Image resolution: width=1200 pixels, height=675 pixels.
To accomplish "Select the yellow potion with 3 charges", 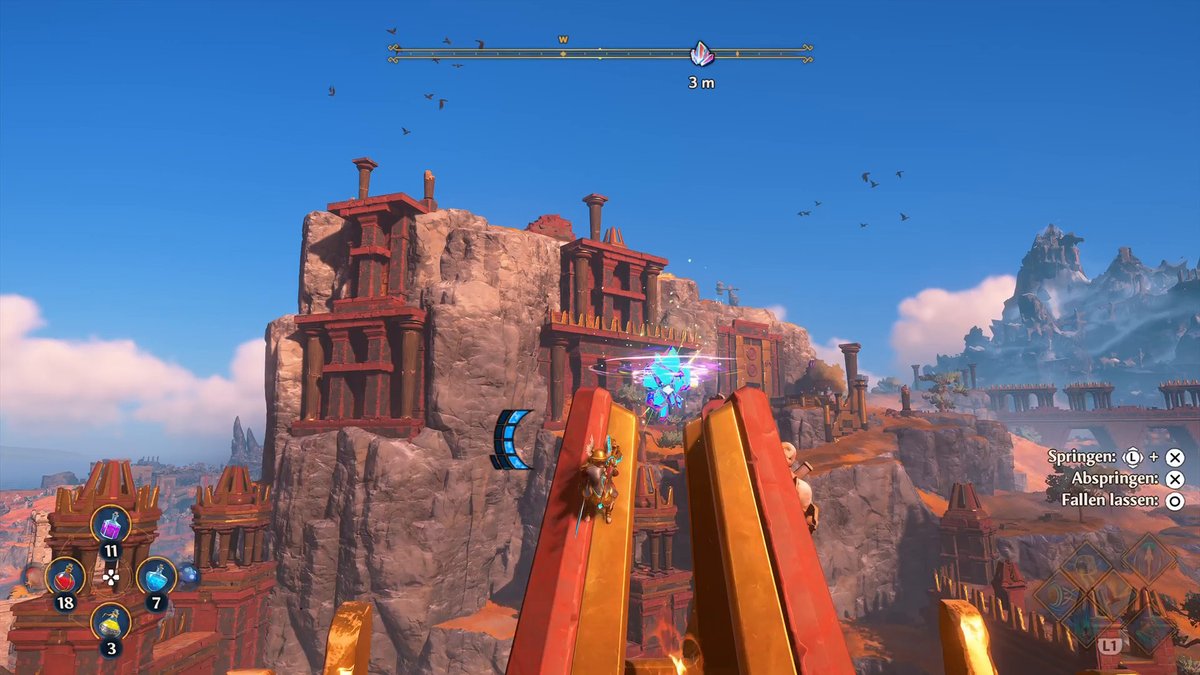I will 110,622.
